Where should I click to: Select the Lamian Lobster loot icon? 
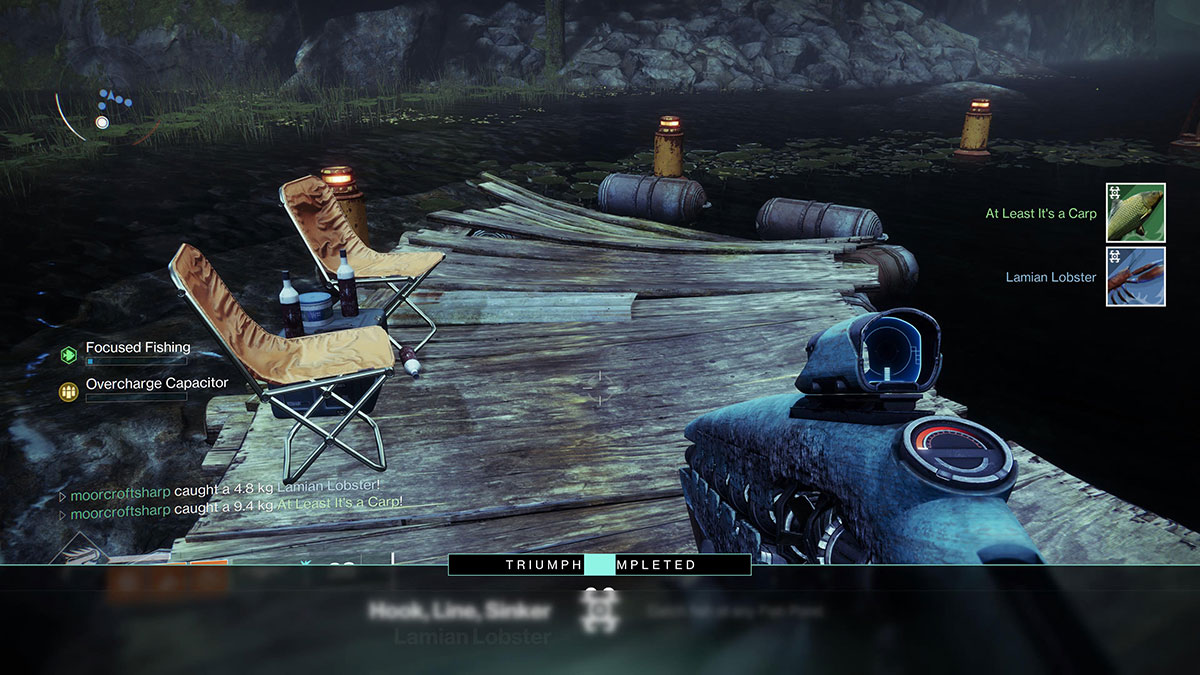click(x=1135, y=277)
